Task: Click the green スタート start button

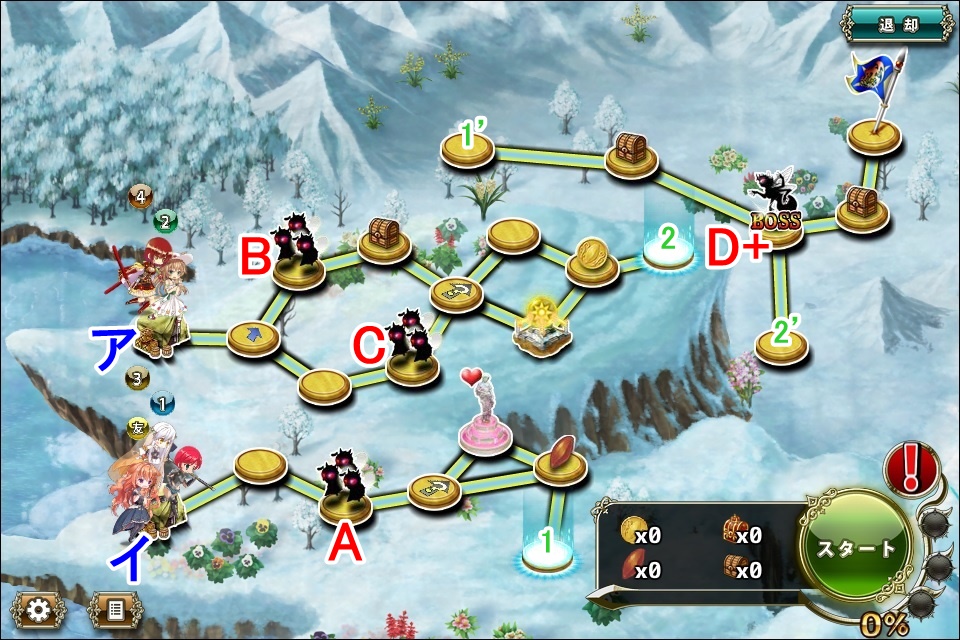Action: tap(857, 549)
